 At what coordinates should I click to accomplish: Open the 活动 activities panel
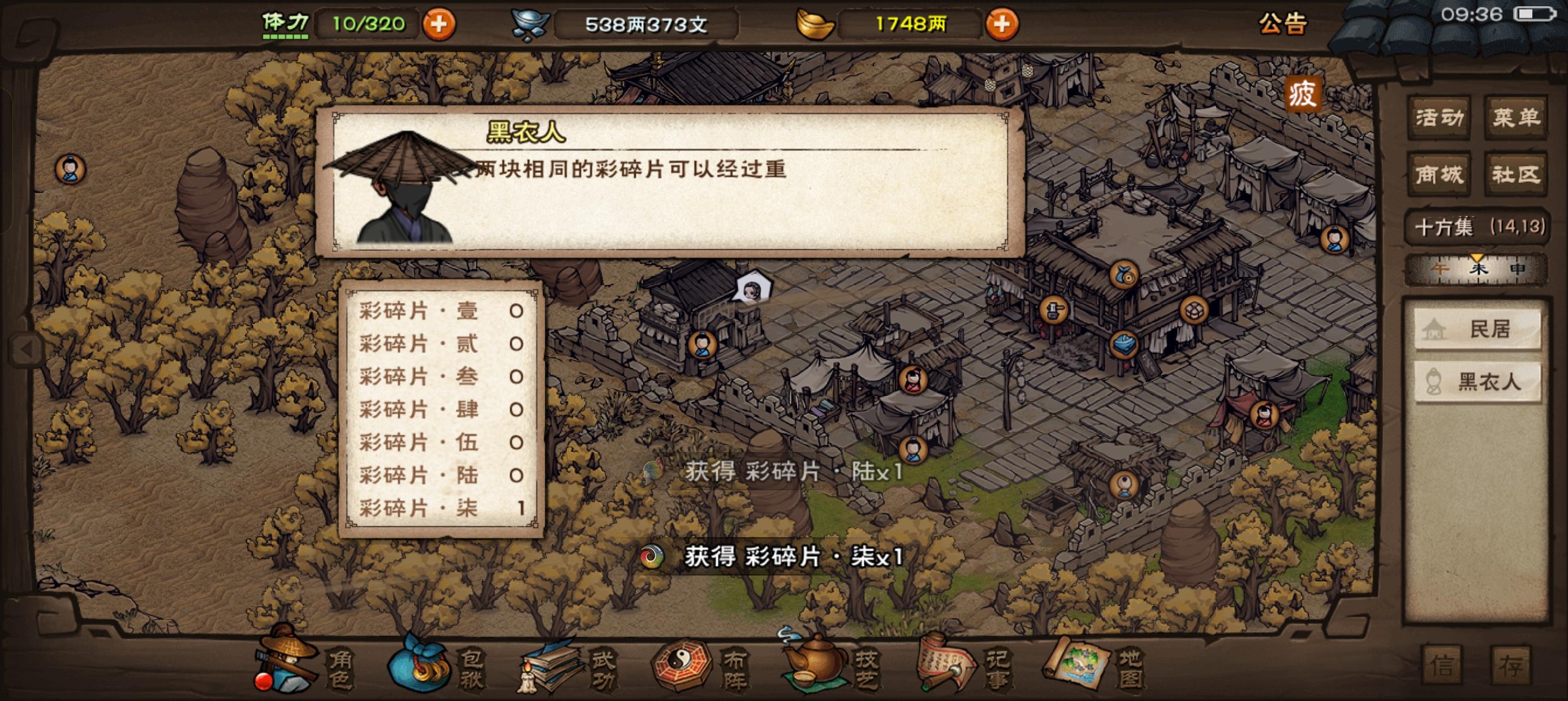[1440, 119]
